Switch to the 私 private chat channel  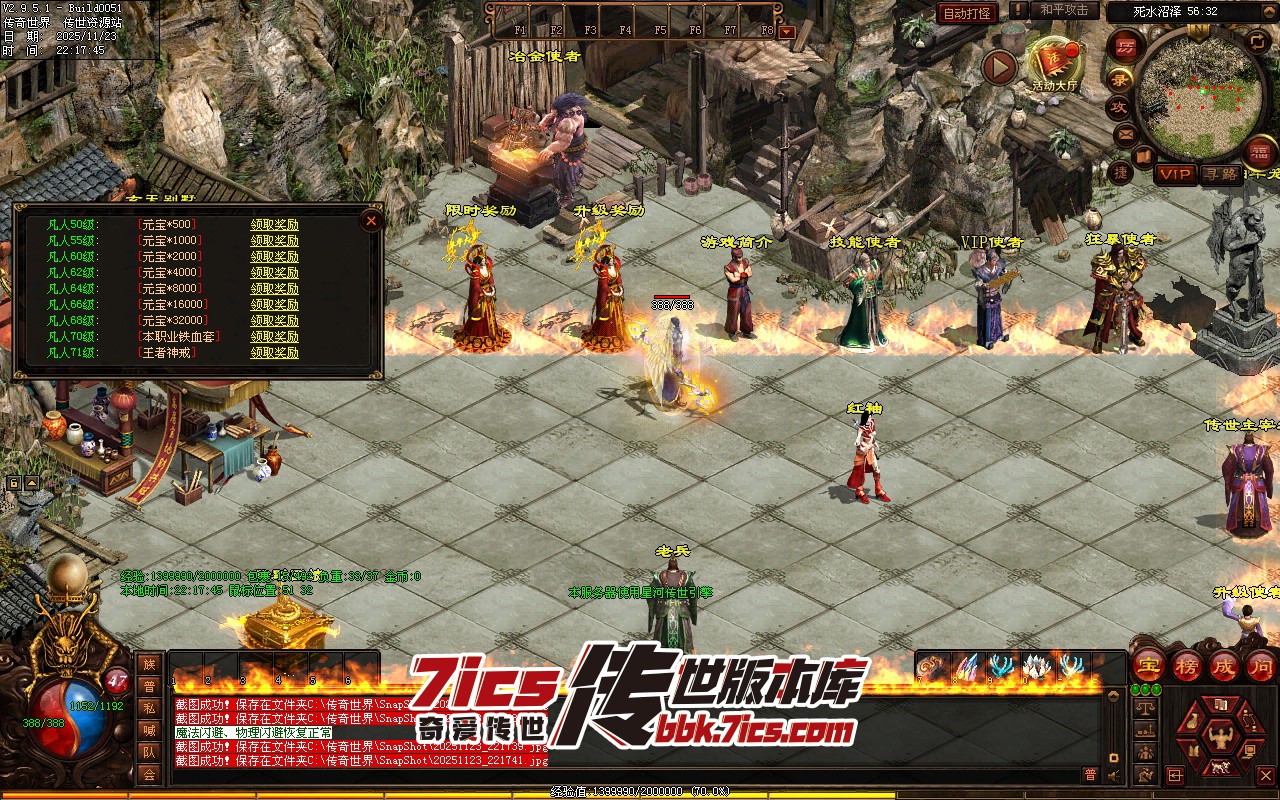click(x=149, y=708)
